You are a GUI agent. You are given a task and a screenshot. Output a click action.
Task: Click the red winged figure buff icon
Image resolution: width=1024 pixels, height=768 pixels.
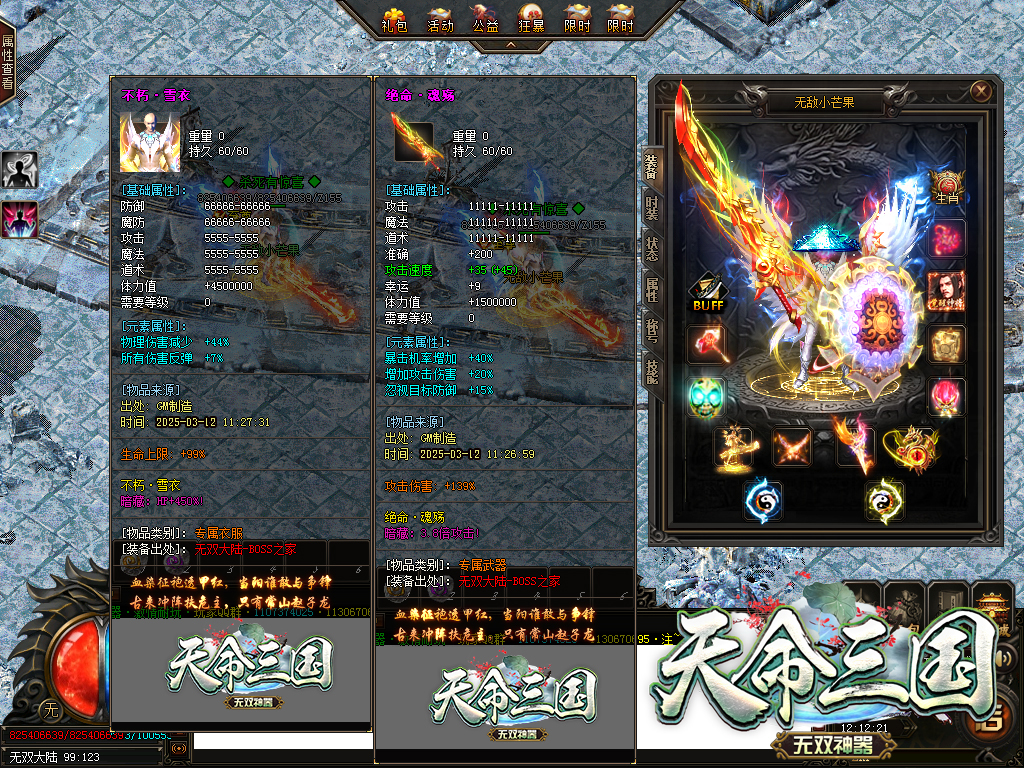click(x=19, y=219)
